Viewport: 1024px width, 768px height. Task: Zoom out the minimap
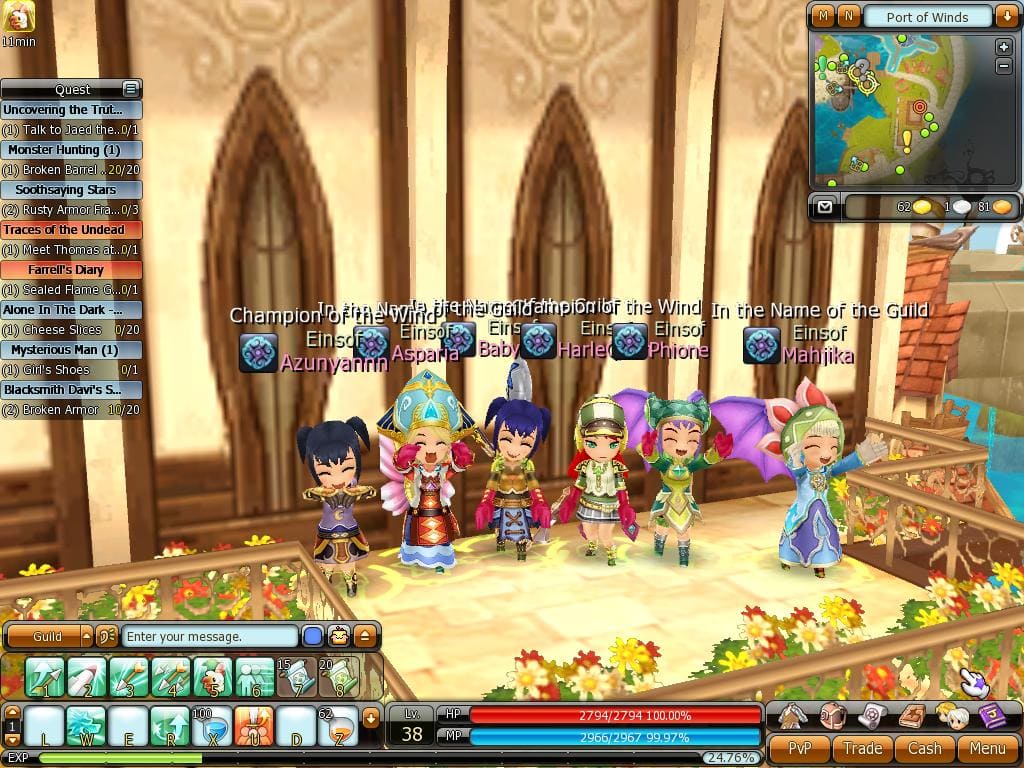(x=1003, y=66)
